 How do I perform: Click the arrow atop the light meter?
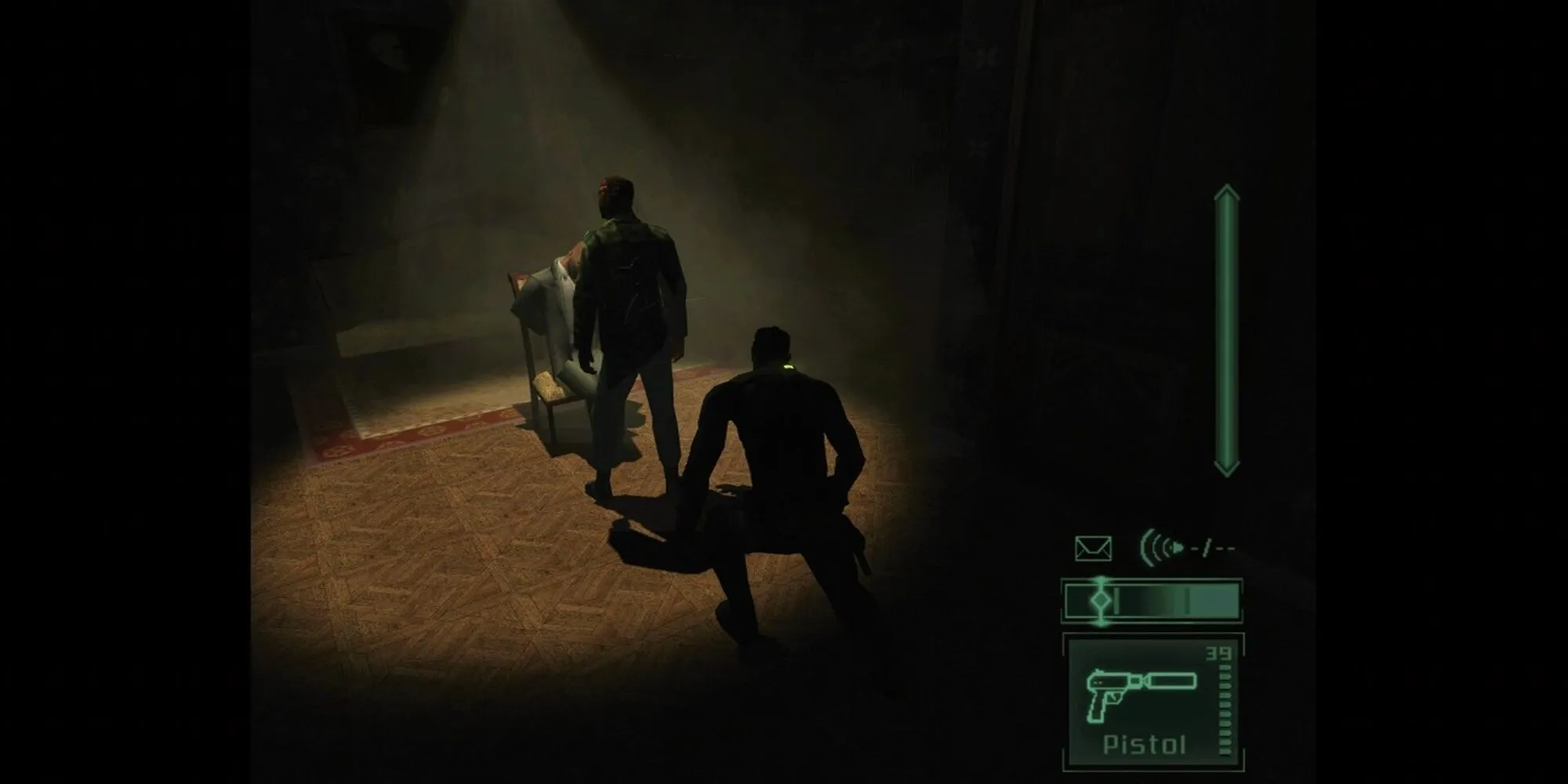coord(1228,194)
